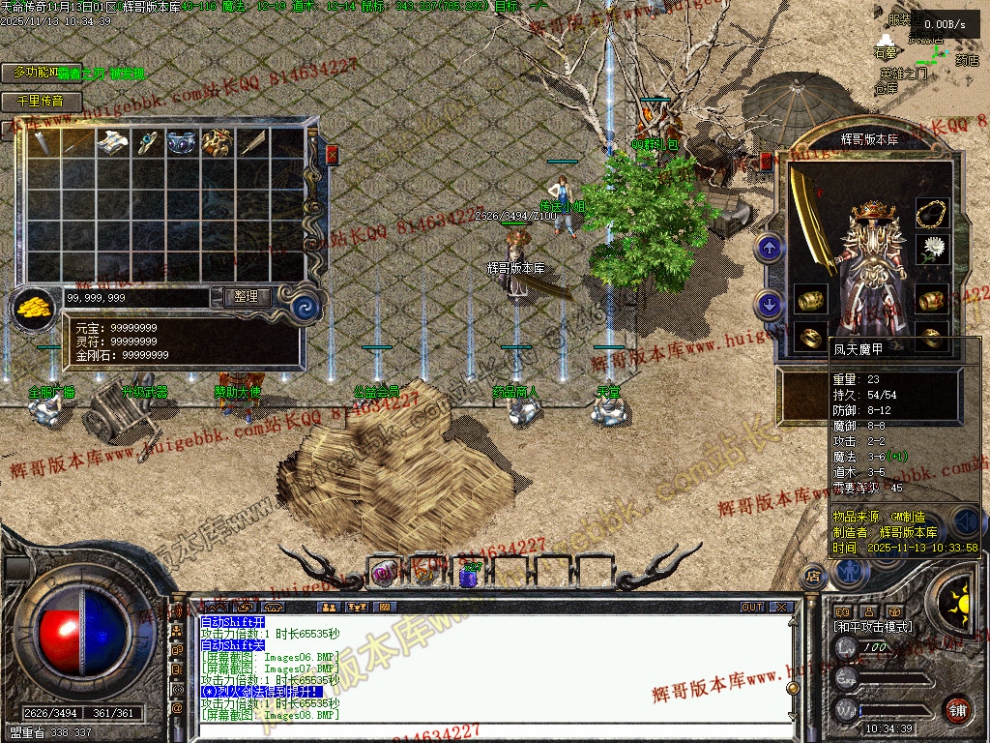Sort the bag with the 整理 button
Screen dimensions: 990x743
[246, 297]
